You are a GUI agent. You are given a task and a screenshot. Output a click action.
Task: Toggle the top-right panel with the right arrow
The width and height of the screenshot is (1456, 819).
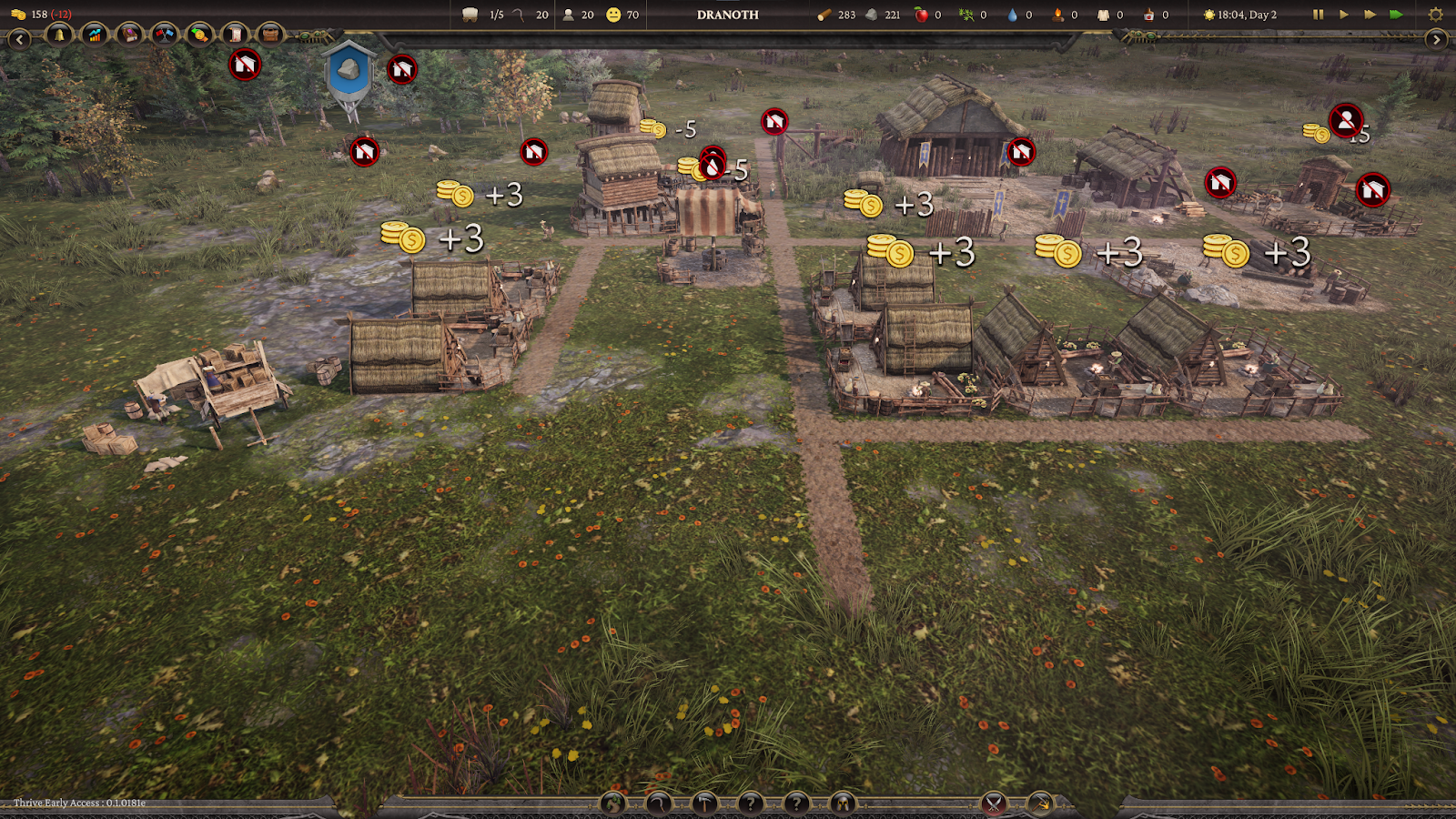(x=1436, y=39)
